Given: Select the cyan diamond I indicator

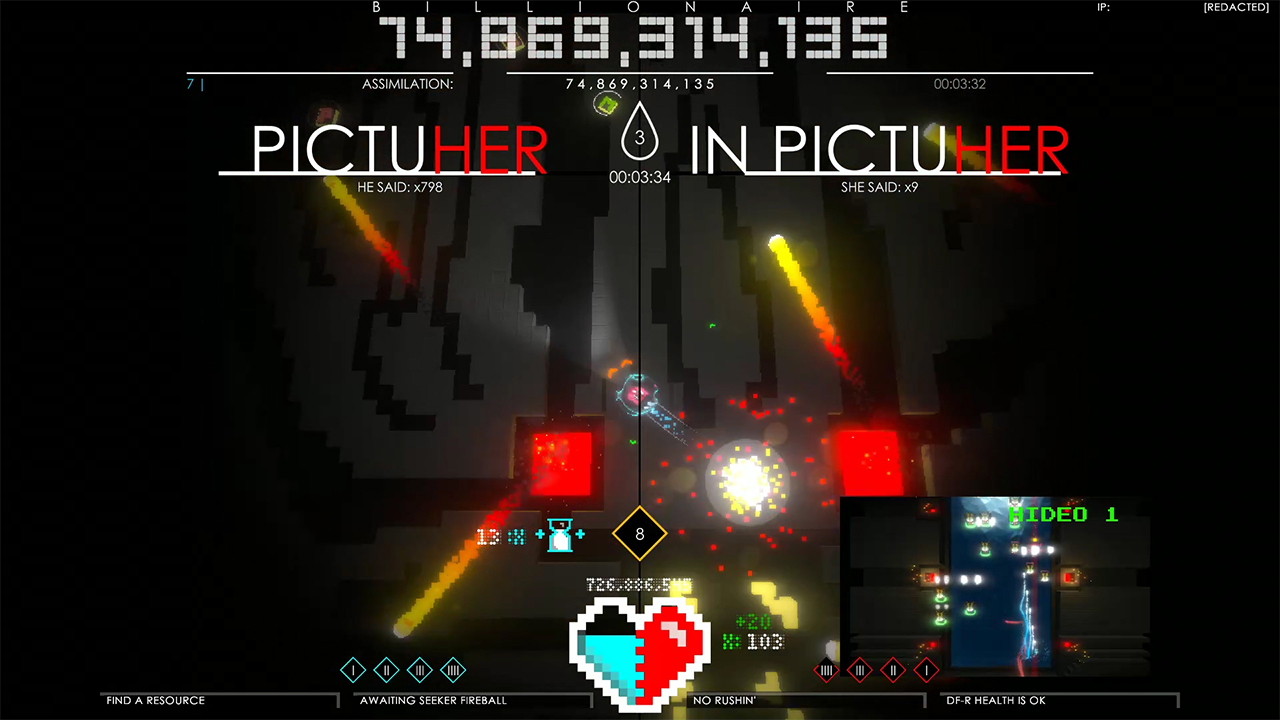Looking at the screenshot, I should point(351,670).
